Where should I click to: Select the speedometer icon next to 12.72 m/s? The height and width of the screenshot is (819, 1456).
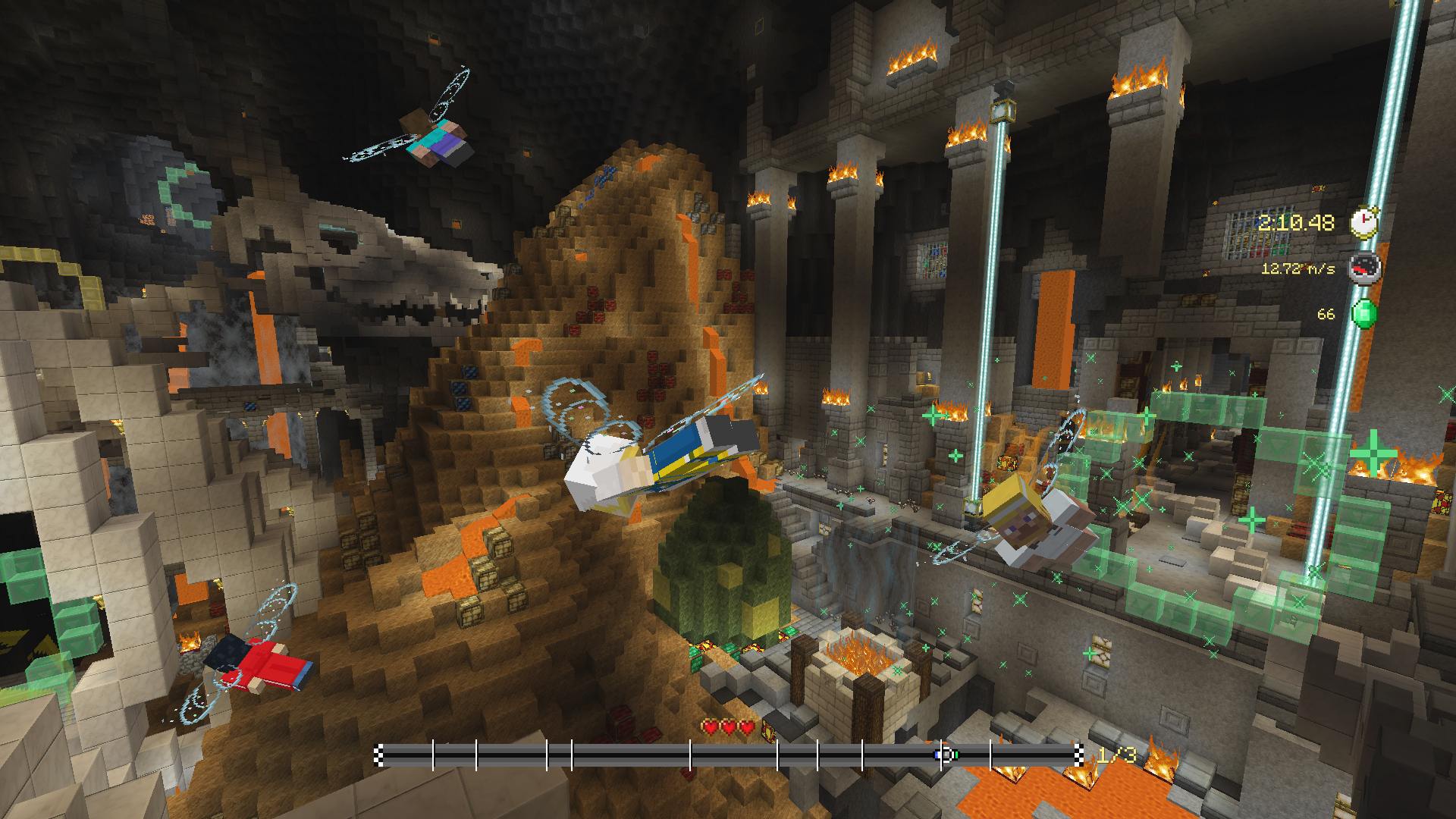click(1365, 268)
